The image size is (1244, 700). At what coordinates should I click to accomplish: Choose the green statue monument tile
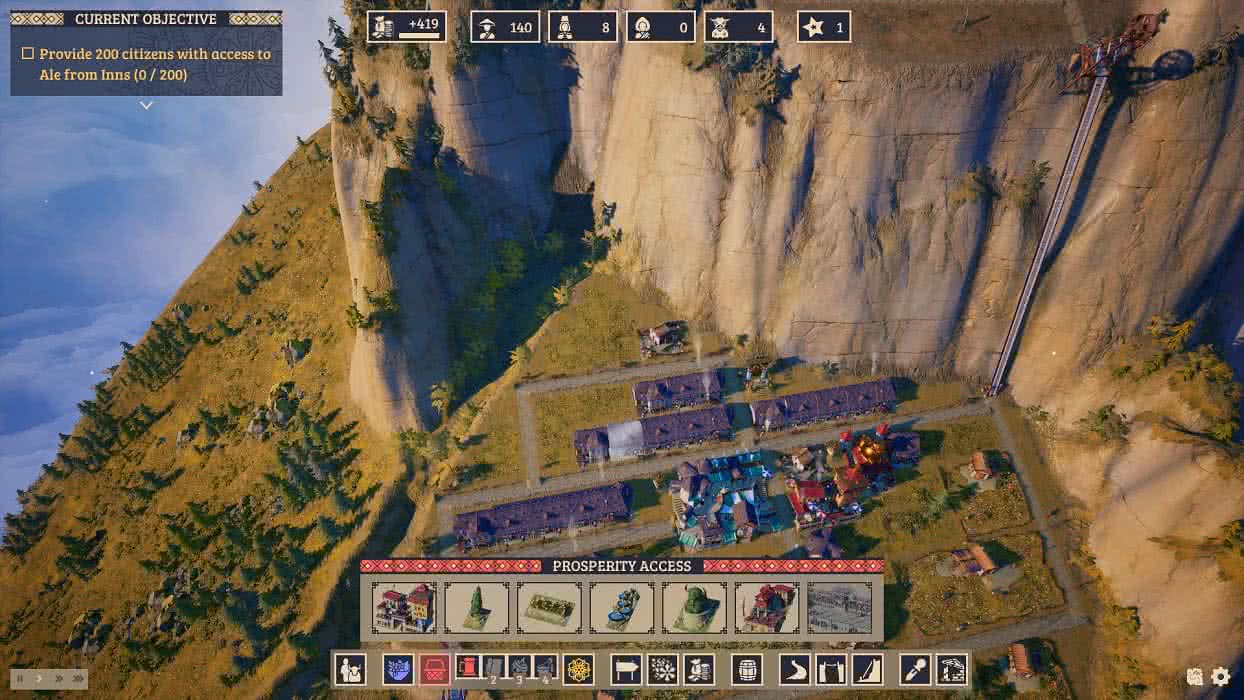tap(694, 608)
